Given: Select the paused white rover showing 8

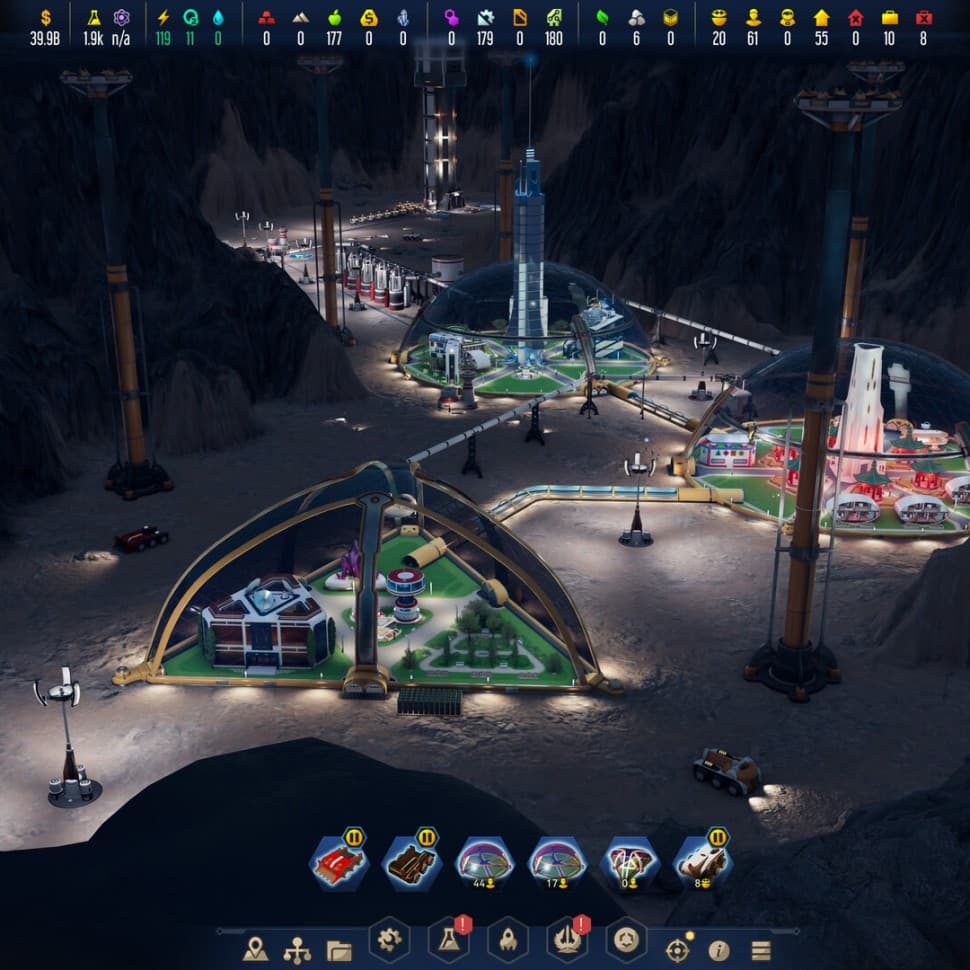Looking at the screenshot, I should [x=702, y=862].
